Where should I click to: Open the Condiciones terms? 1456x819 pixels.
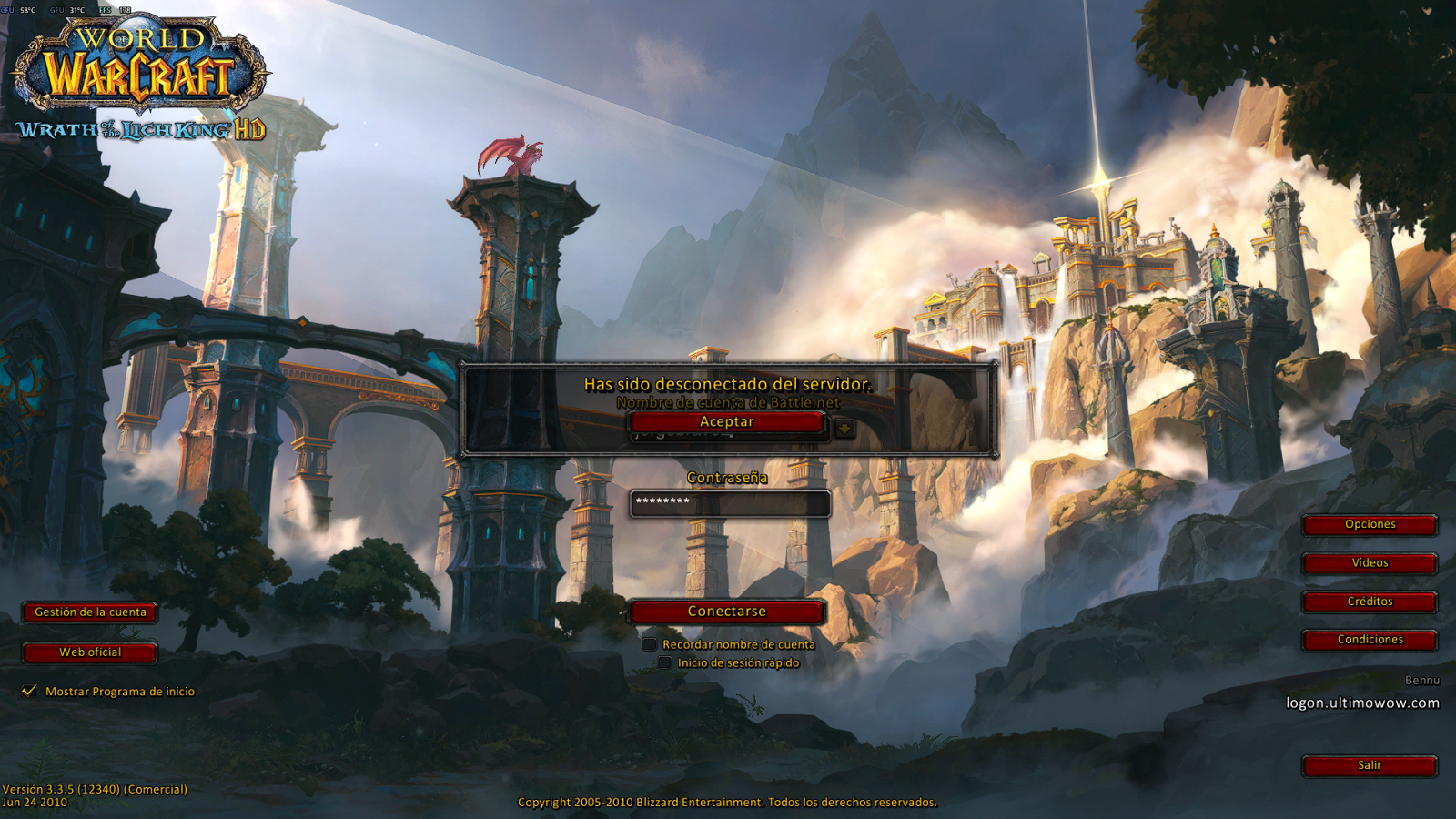pos(1370,640)
